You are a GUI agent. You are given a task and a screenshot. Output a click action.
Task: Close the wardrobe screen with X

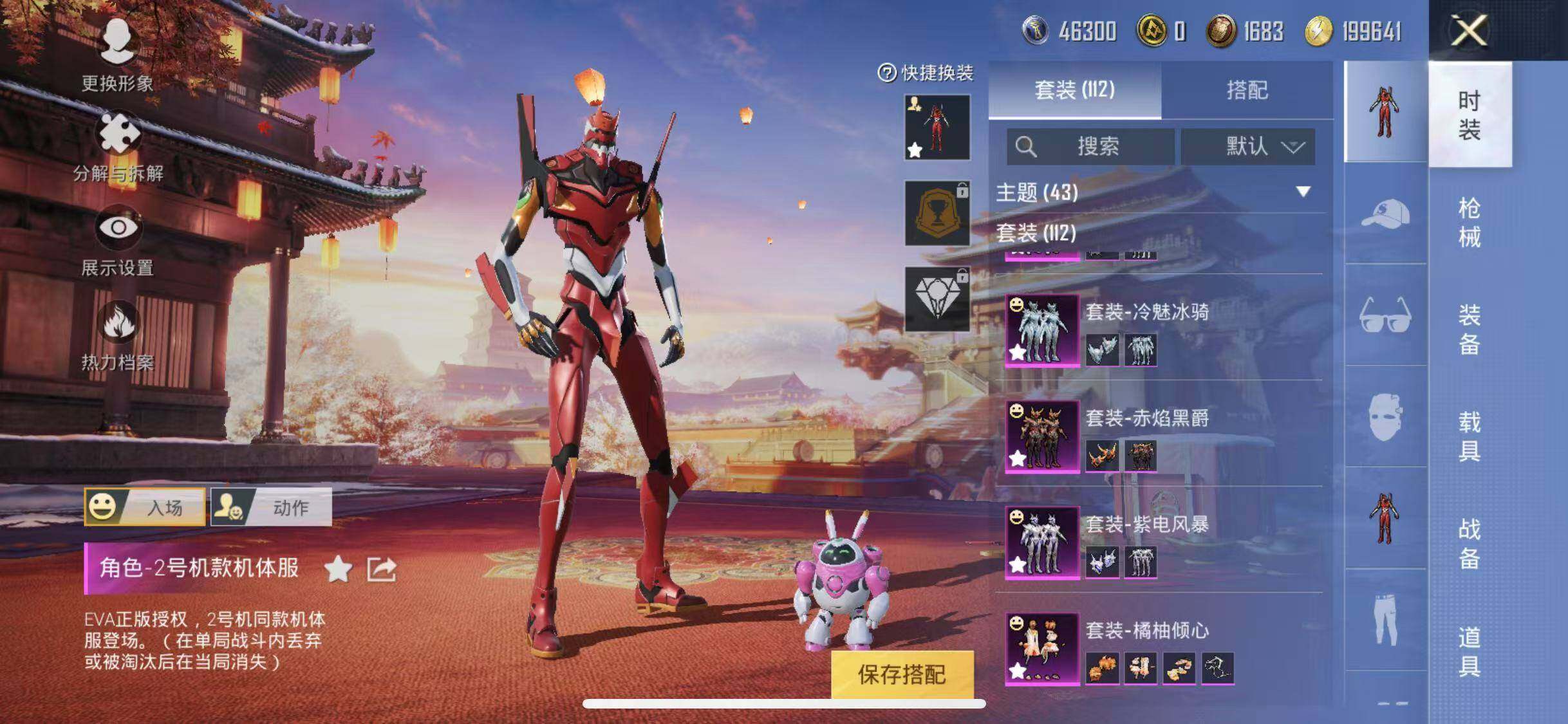click(x=1469, y=30)
